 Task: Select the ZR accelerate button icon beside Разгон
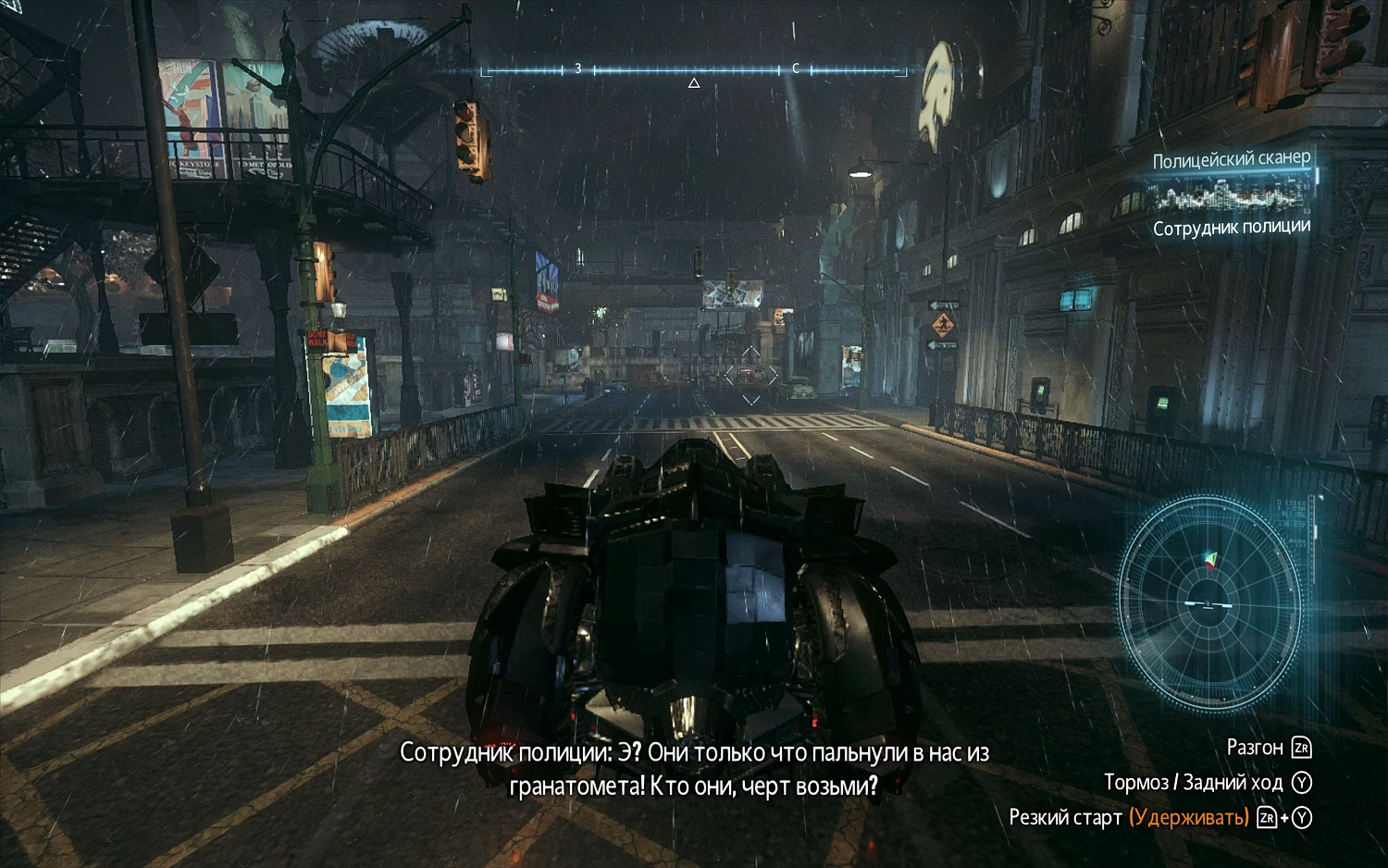[x=1303, y=746]
